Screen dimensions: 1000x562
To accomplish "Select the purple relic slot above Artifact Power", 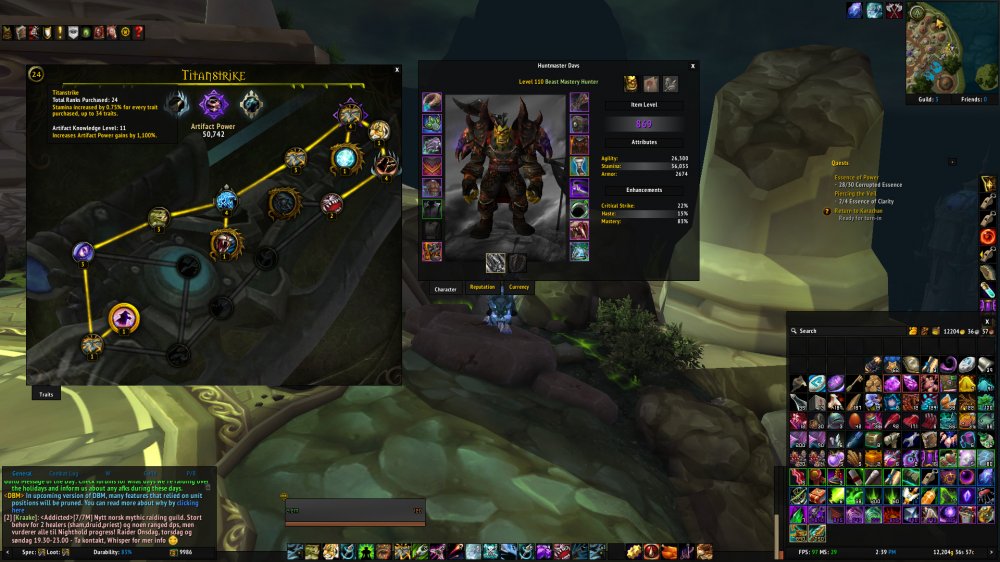I will tap(213, 103).
